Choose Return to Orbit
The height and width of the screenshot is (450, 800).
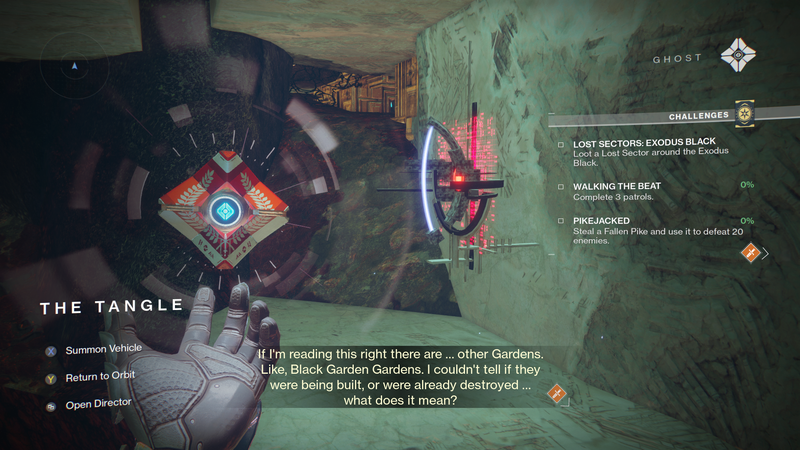pos(99,376)
